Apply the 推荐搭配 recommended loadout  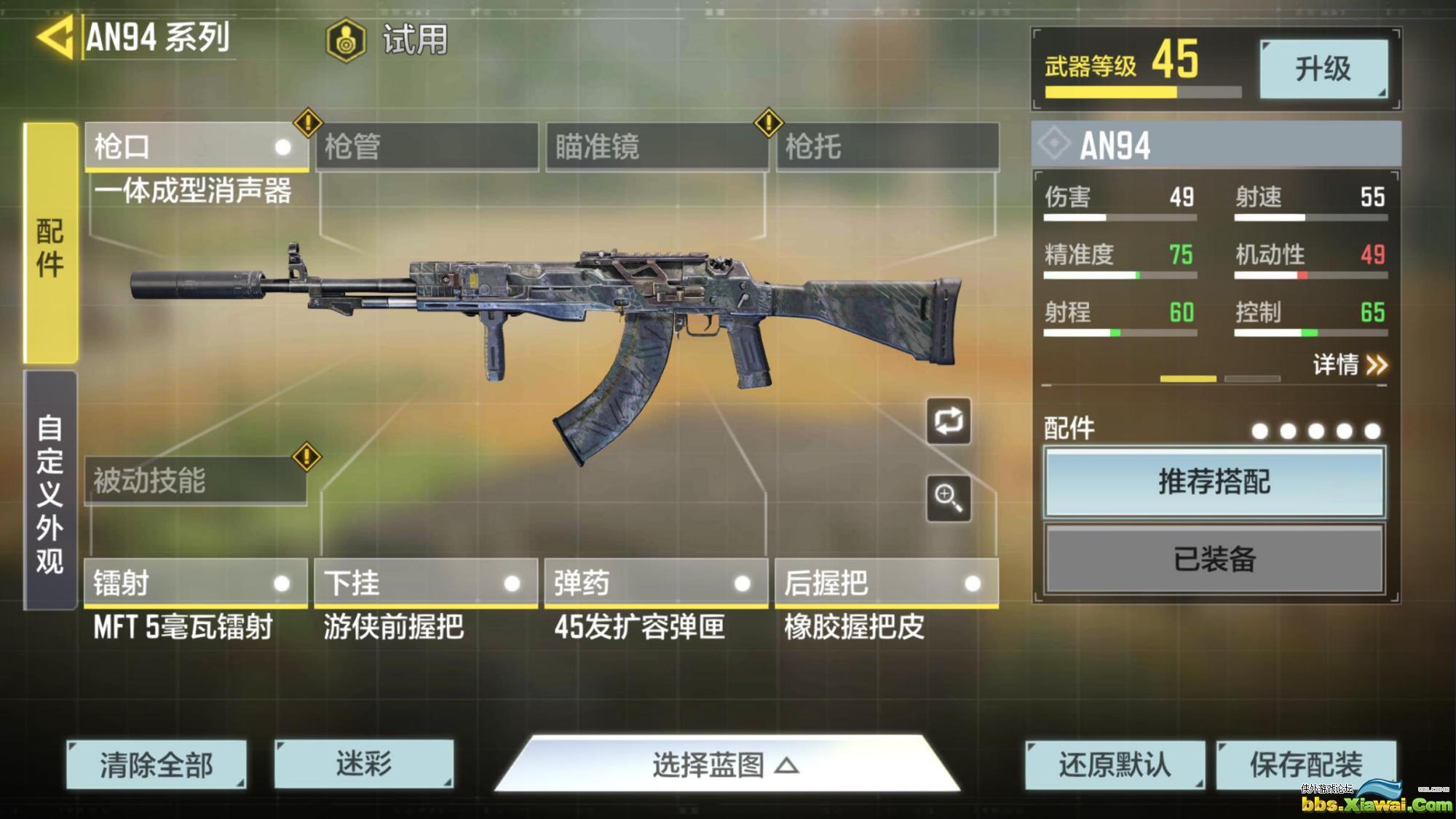[x=1214, y=482]
